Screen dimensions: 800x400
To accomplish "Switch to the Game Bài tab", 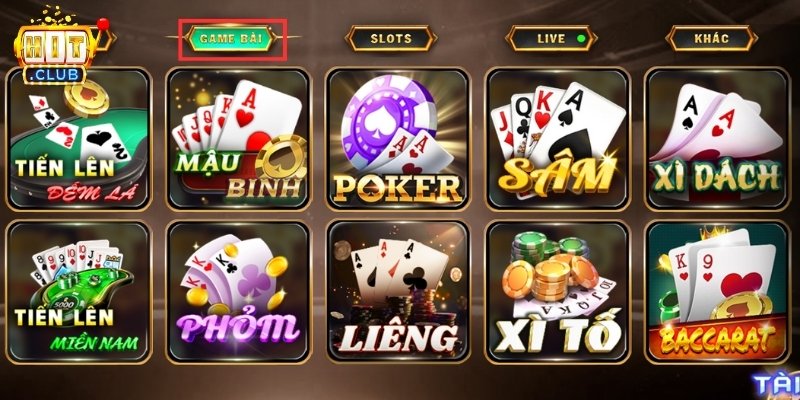I will tap(231, 38).
